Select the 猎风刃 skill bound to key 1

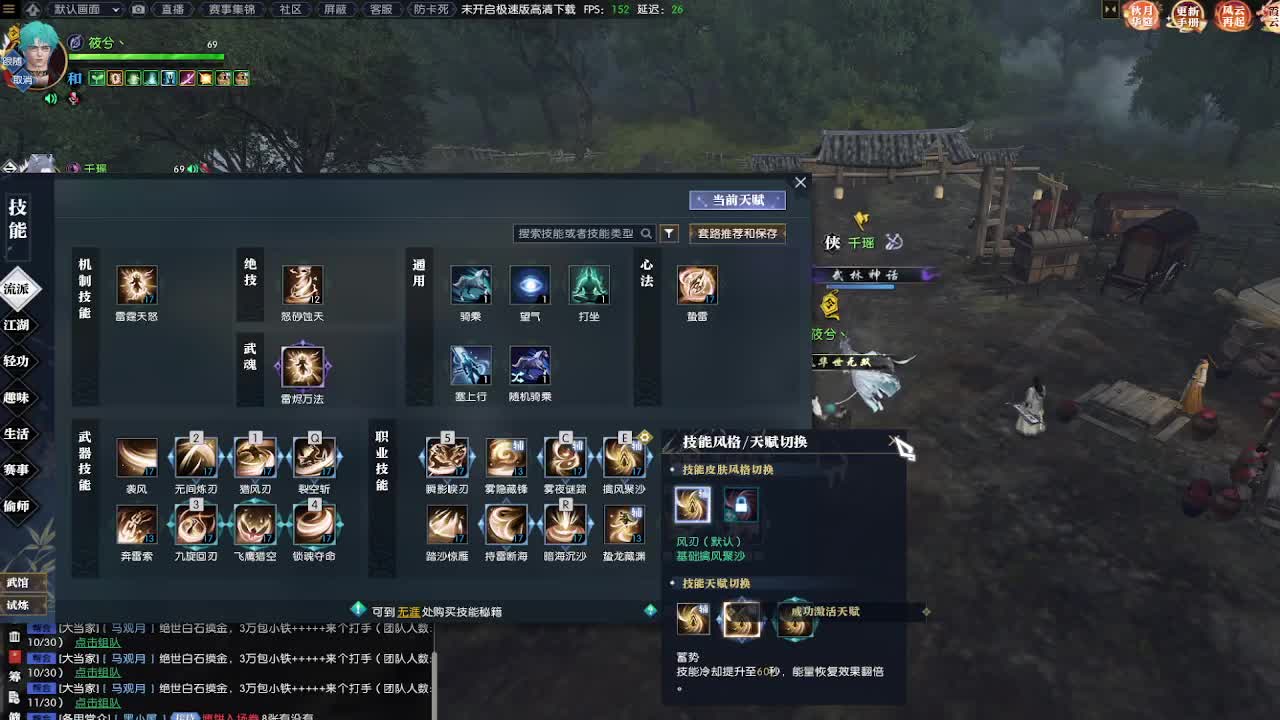[257, 457]
